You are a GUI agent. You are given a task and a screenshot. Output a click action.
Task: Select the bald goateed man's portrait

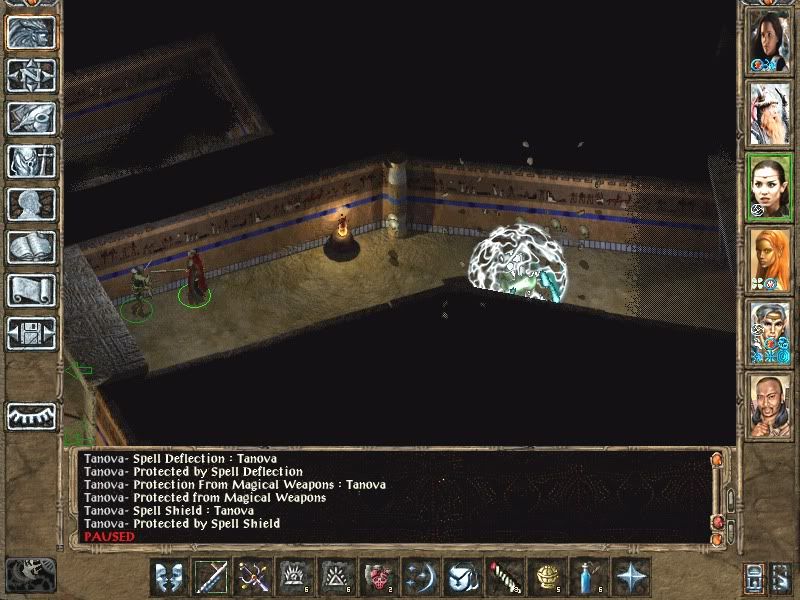click(770, 403)
